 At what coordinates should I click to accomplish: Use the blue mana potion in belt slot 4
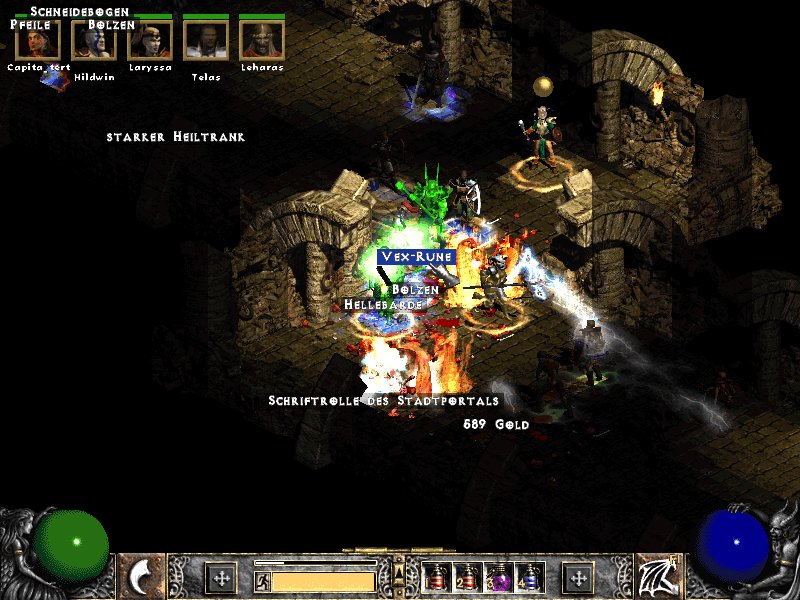pos(528,577)
